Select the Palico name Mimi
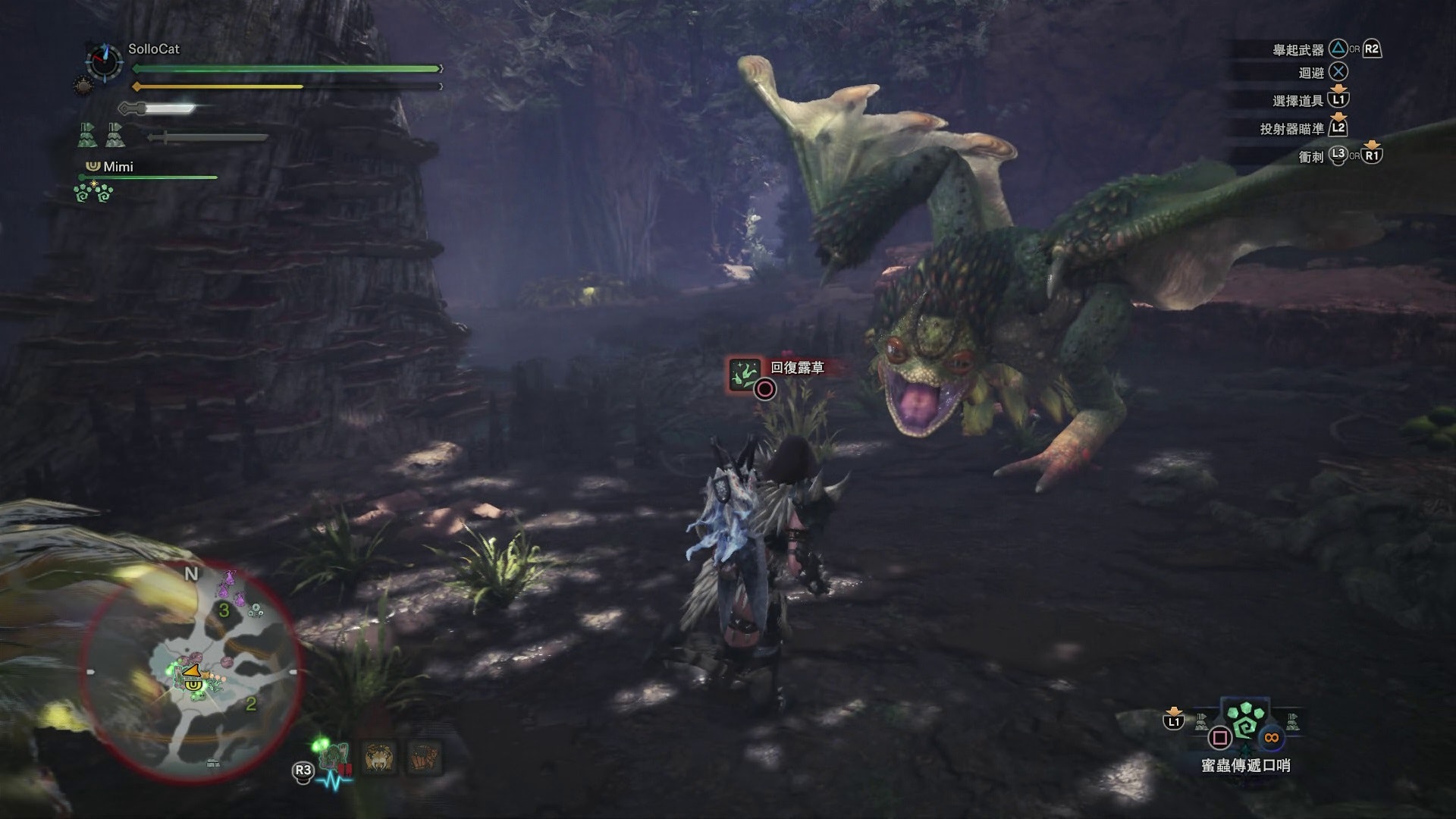 coord(118,167)
